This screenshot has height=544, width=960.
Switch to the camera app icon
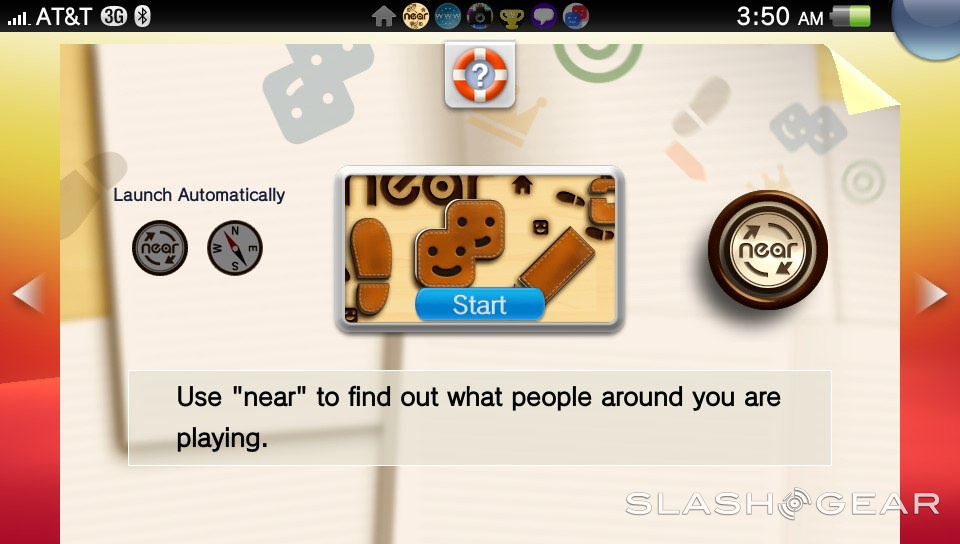[x=480, y=16]
